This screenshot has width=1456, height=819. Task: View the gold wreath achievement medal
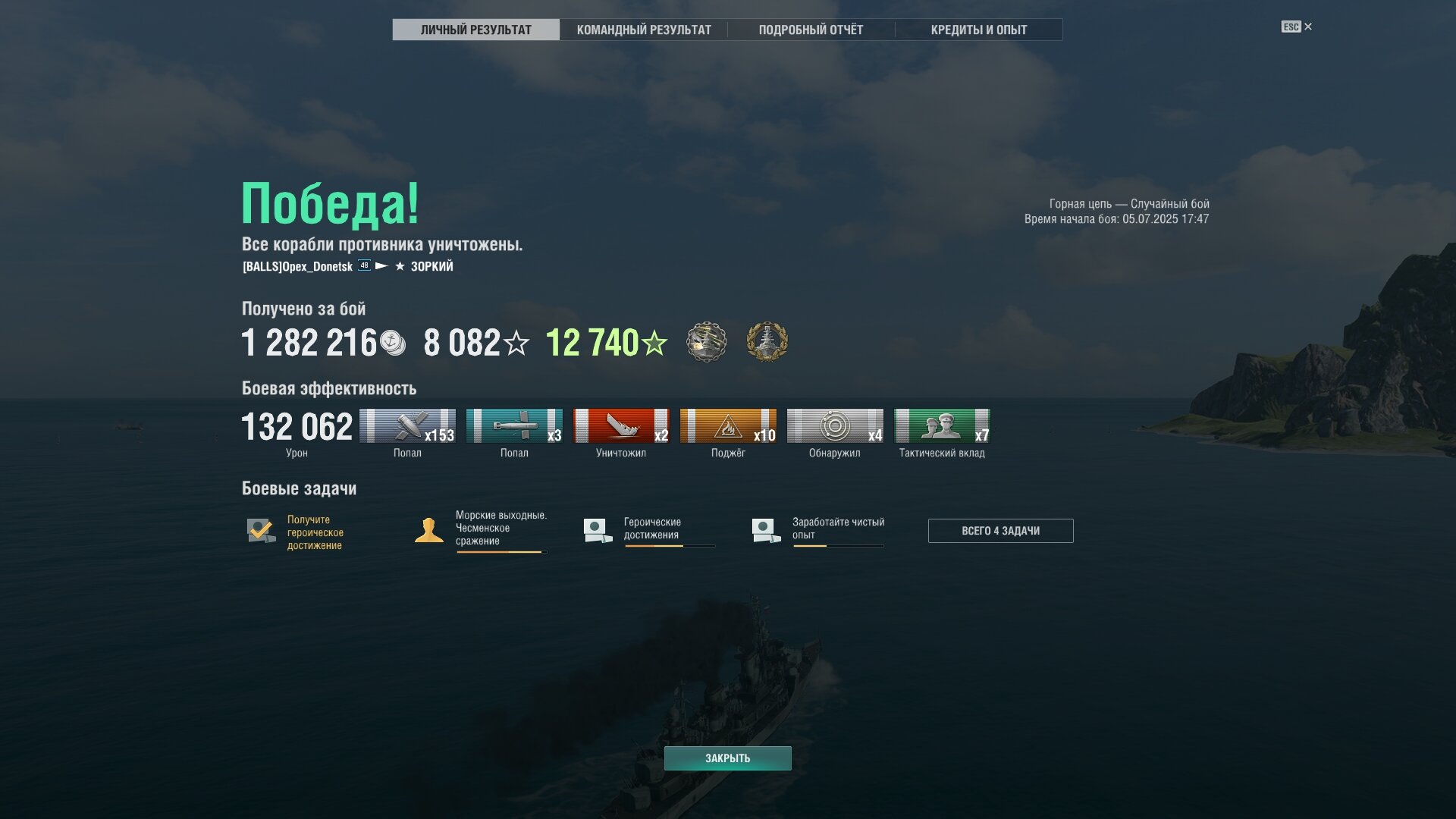click(x=767, y=342)
